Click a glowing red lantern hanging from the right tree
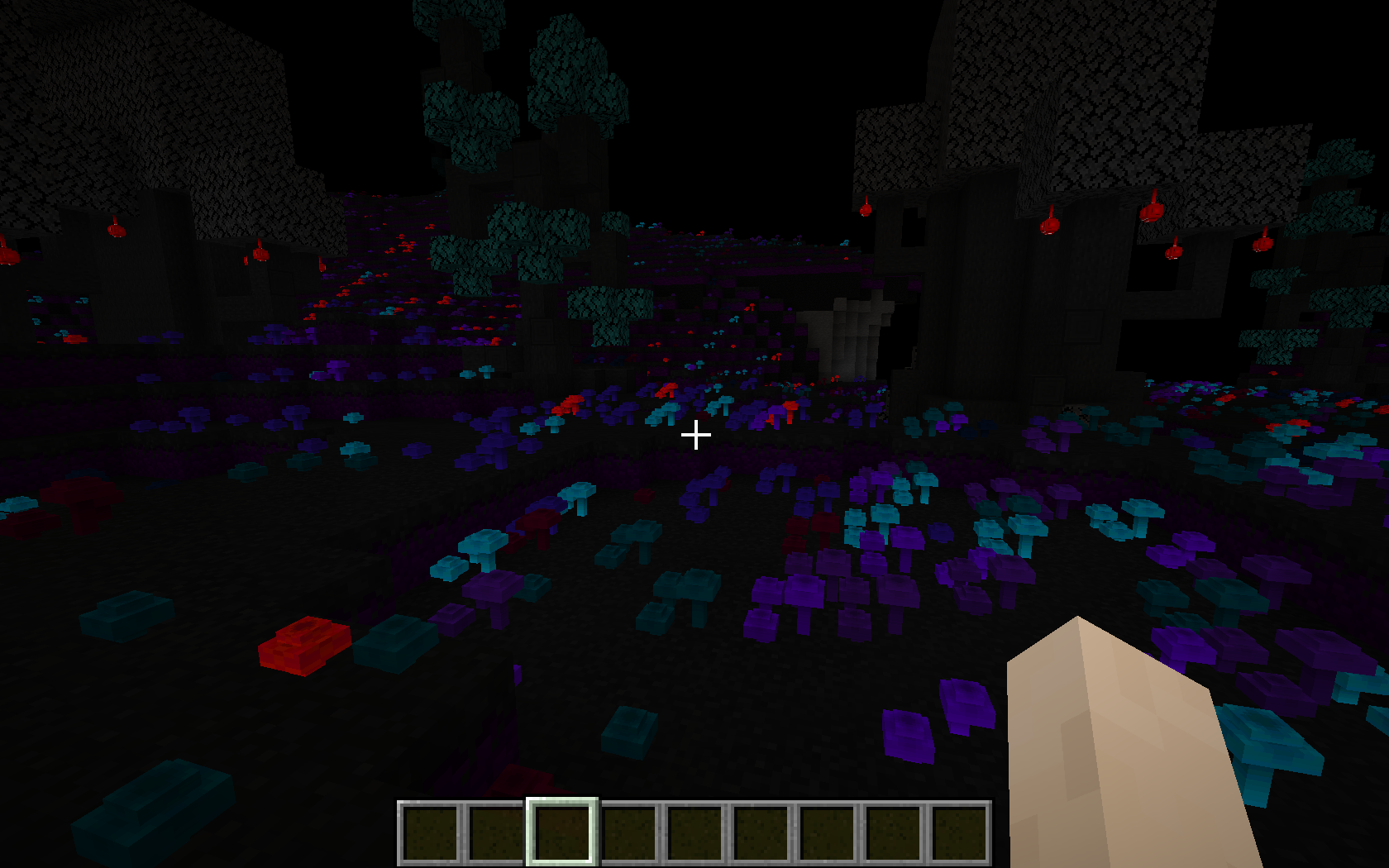This screenshot has height=868, width=1389. point(1153,211)
